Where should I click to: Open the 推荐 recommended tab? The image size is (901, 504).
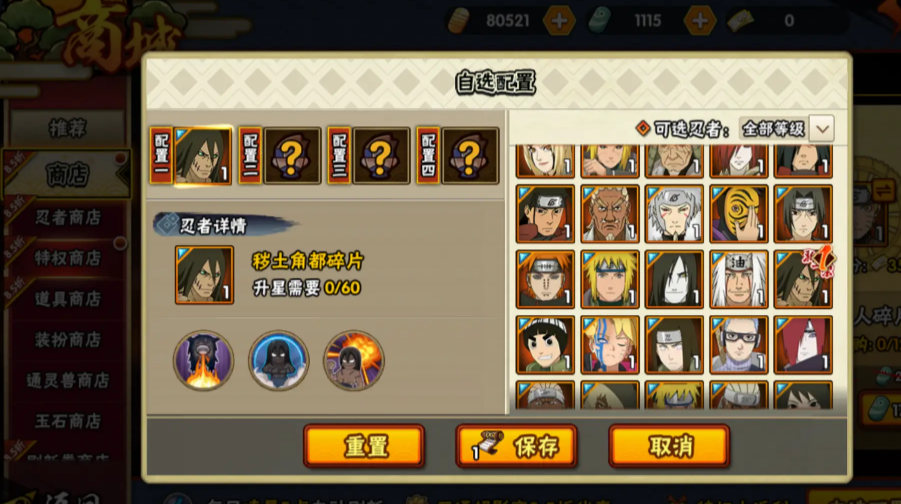68,128
